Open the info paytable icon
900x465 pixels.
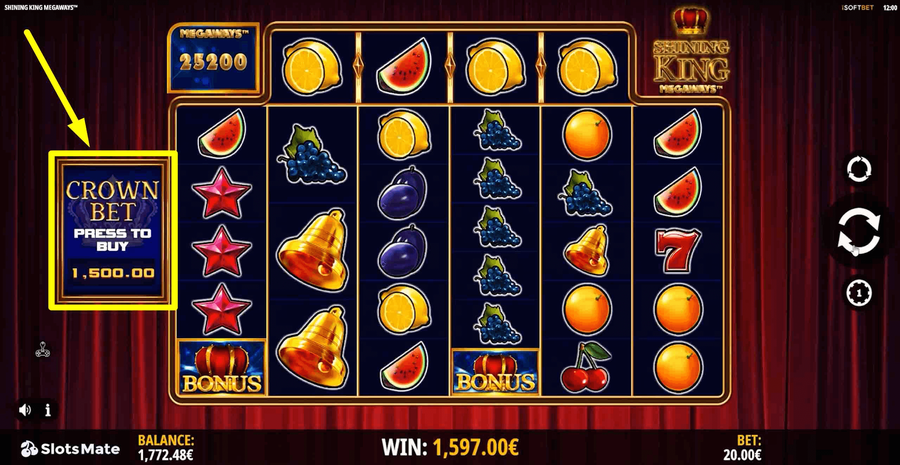pyautogui.click(x=48, y=410)
